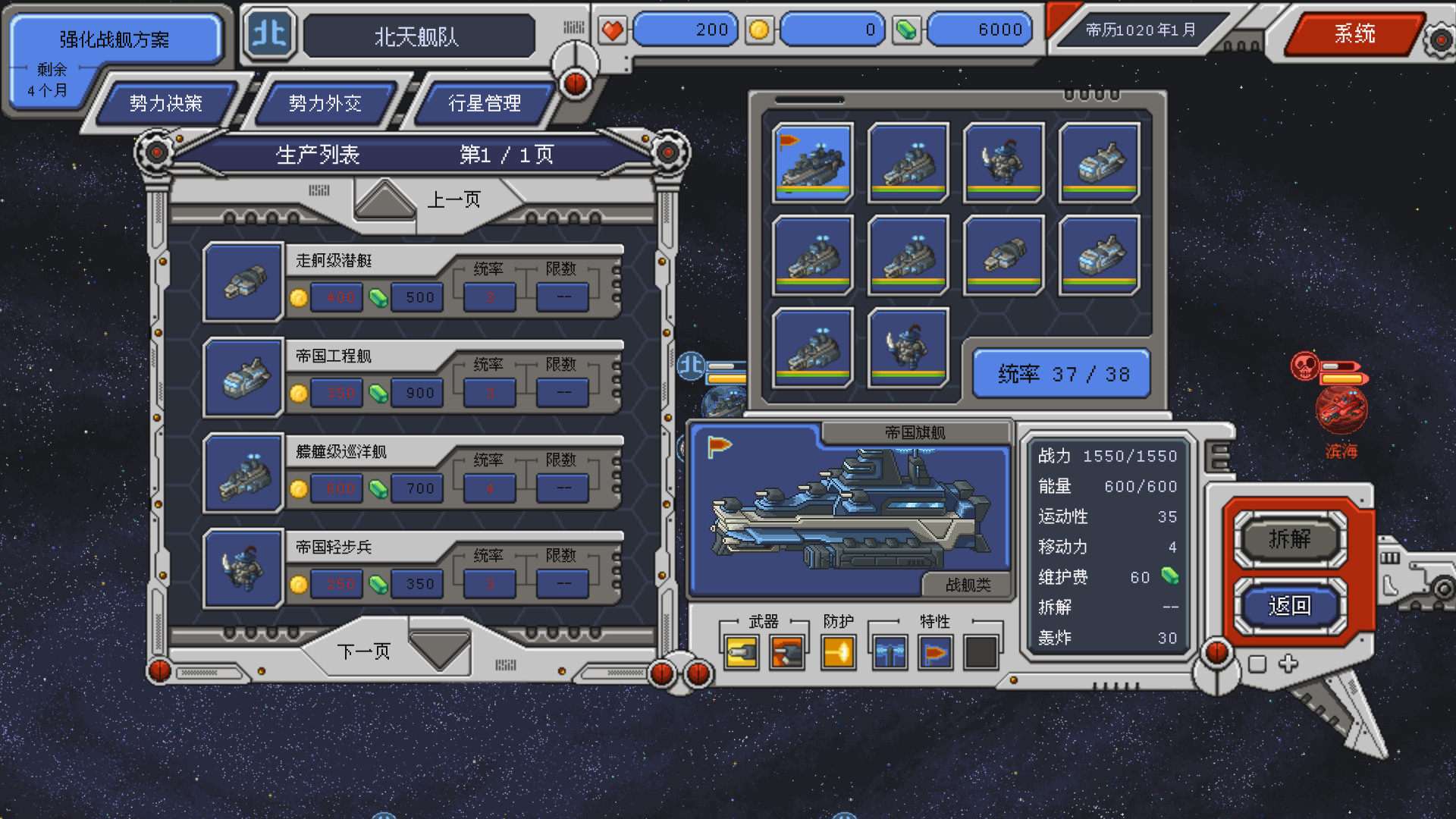
Task: Click the 北 fleet emblem icon beside the fleet name
Action: point(269,34)
